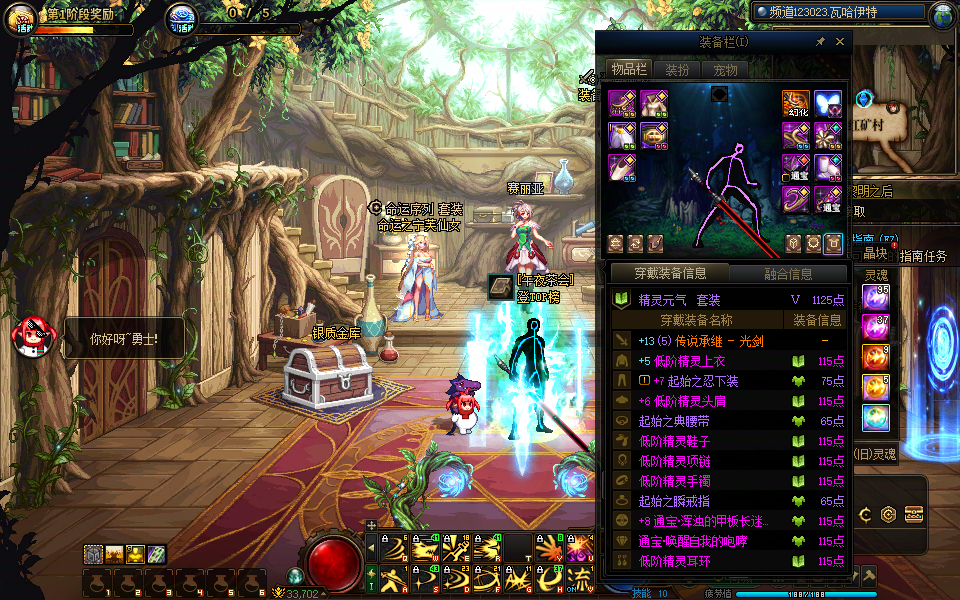Screen dimensions: 960x600
Task: Switch to the 装扮 tab
Action: (x=677, y=70)
